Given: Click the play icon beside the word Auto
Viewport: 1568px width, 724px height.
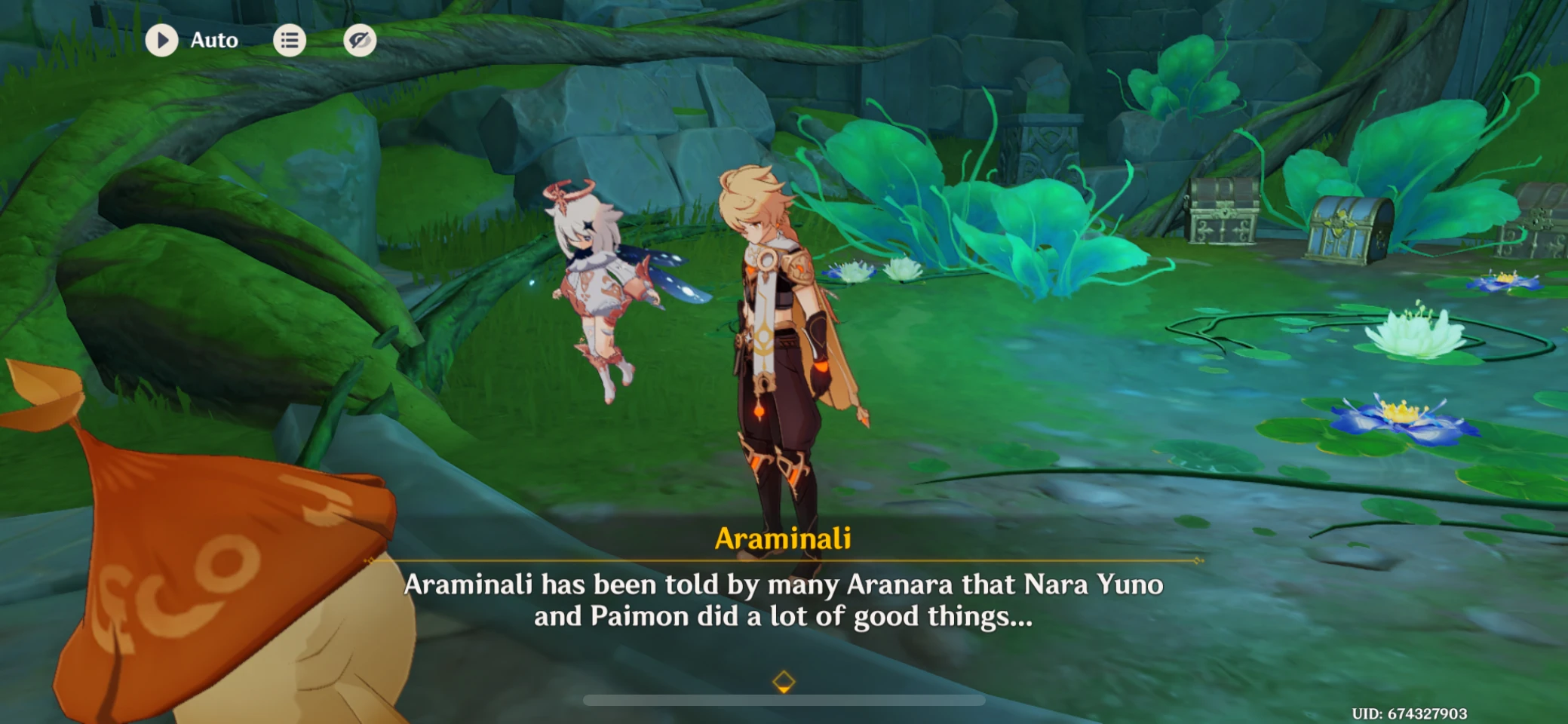Looking at the screenshot, I should coord(161,39).
